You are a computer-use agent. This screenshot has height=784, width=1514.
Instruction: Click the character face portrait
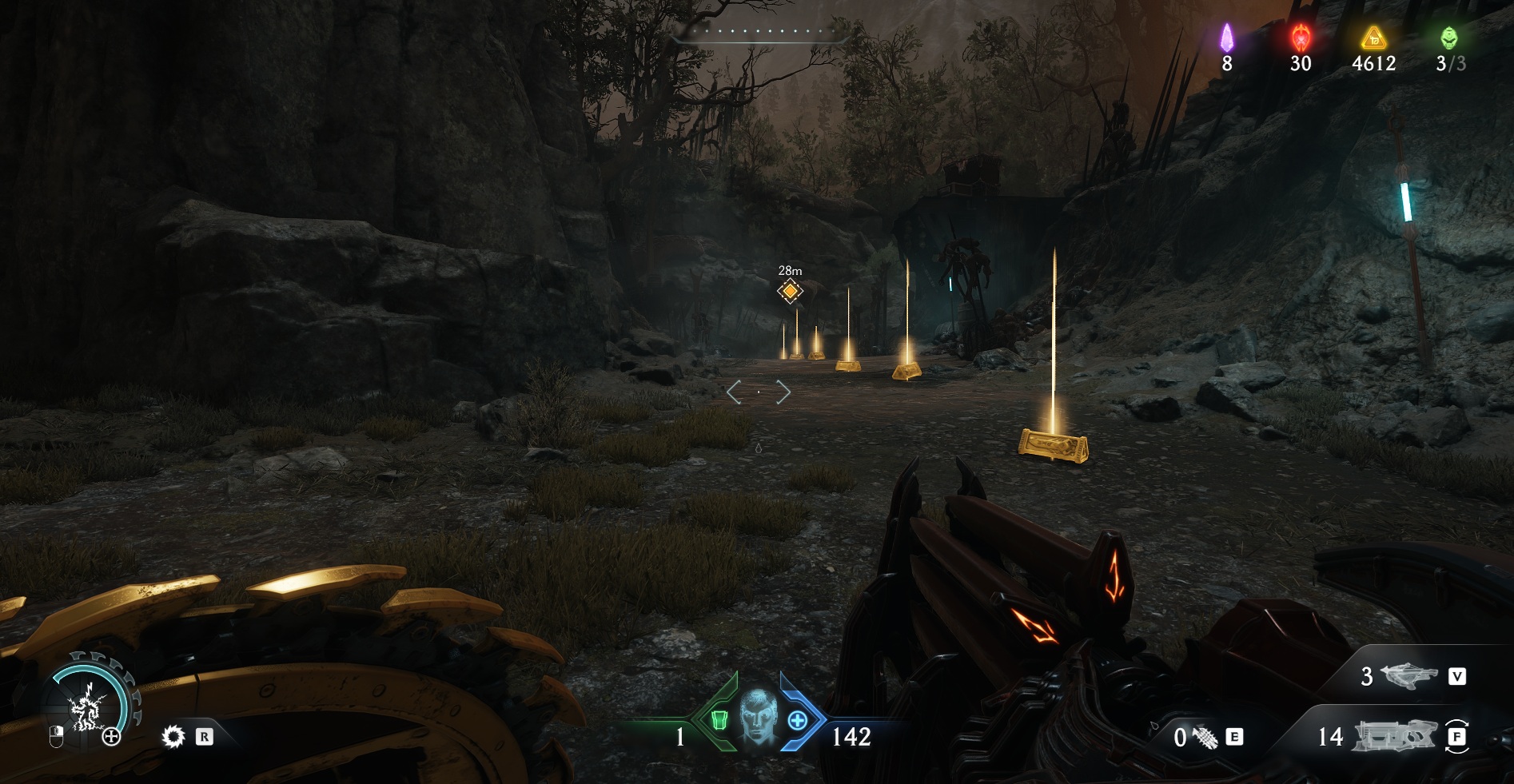click(757, 718)
